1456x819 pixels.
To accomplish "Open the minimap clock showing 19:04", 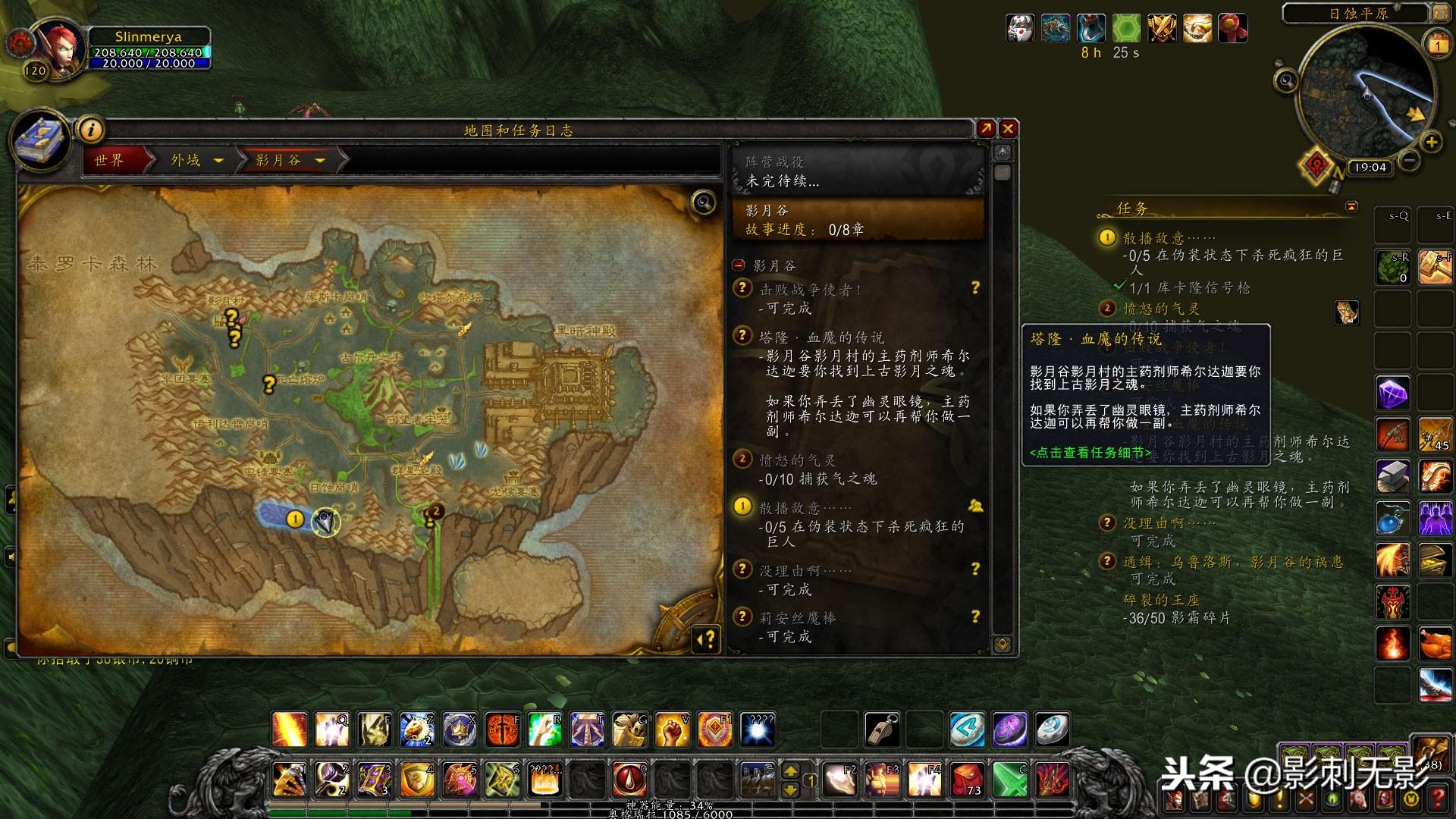I will (x=1370, y=168).
